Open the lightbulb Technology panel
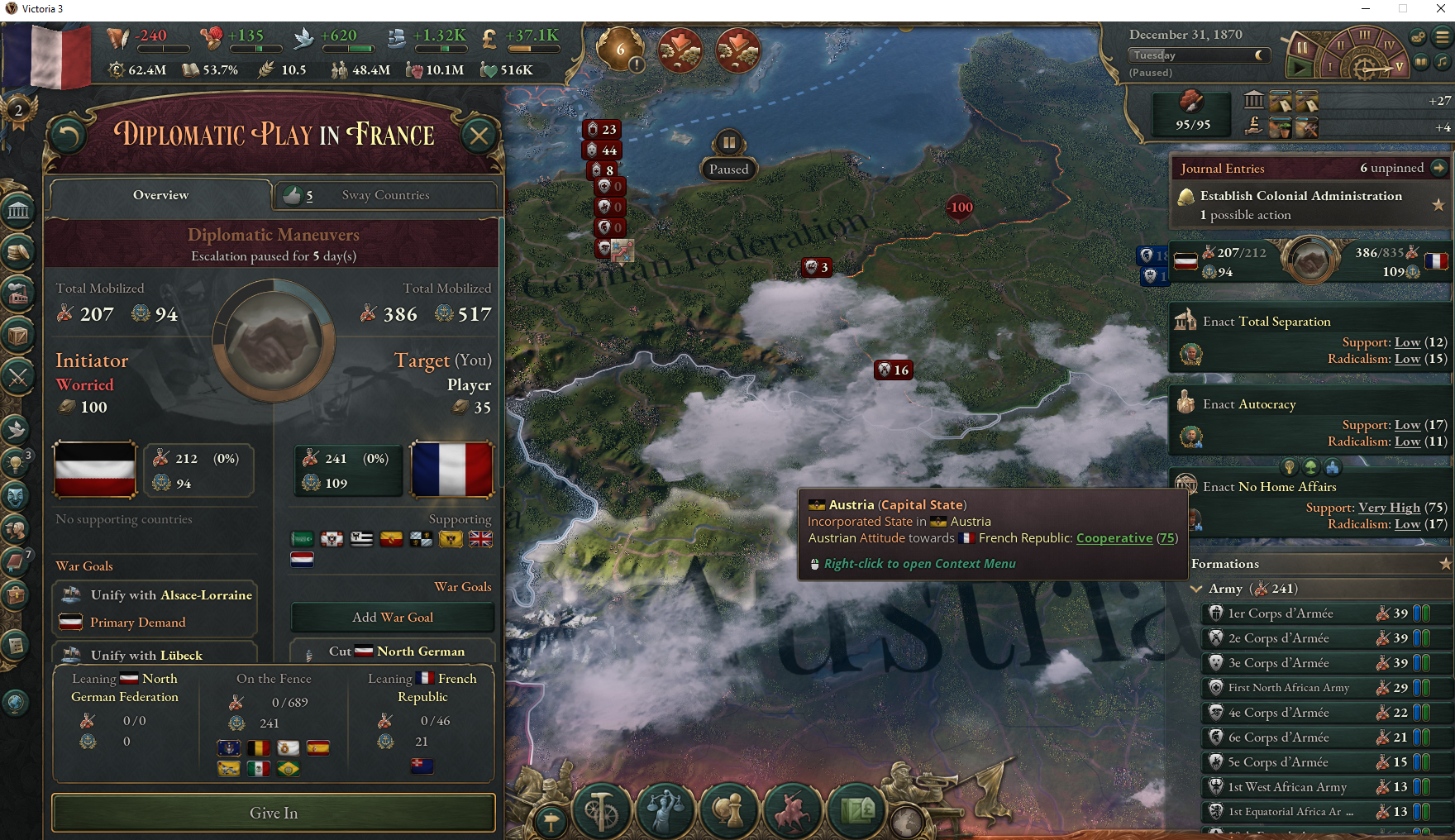The width and height of the screenshot is (1455, 840). point(18,463)
